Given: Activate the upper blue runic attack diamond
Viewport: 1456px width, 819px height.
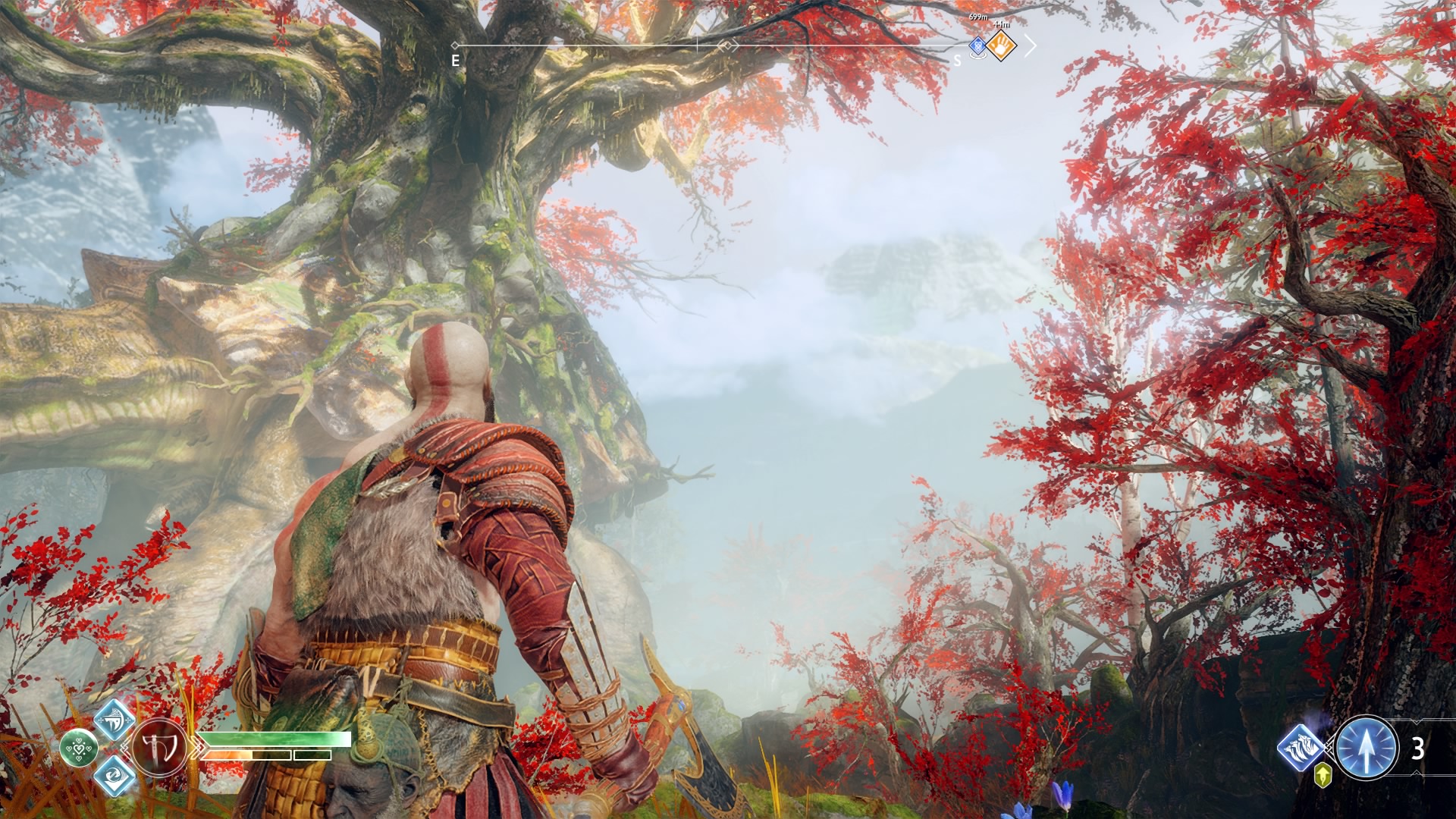Looking at the screenshot, I should (115, 719).
